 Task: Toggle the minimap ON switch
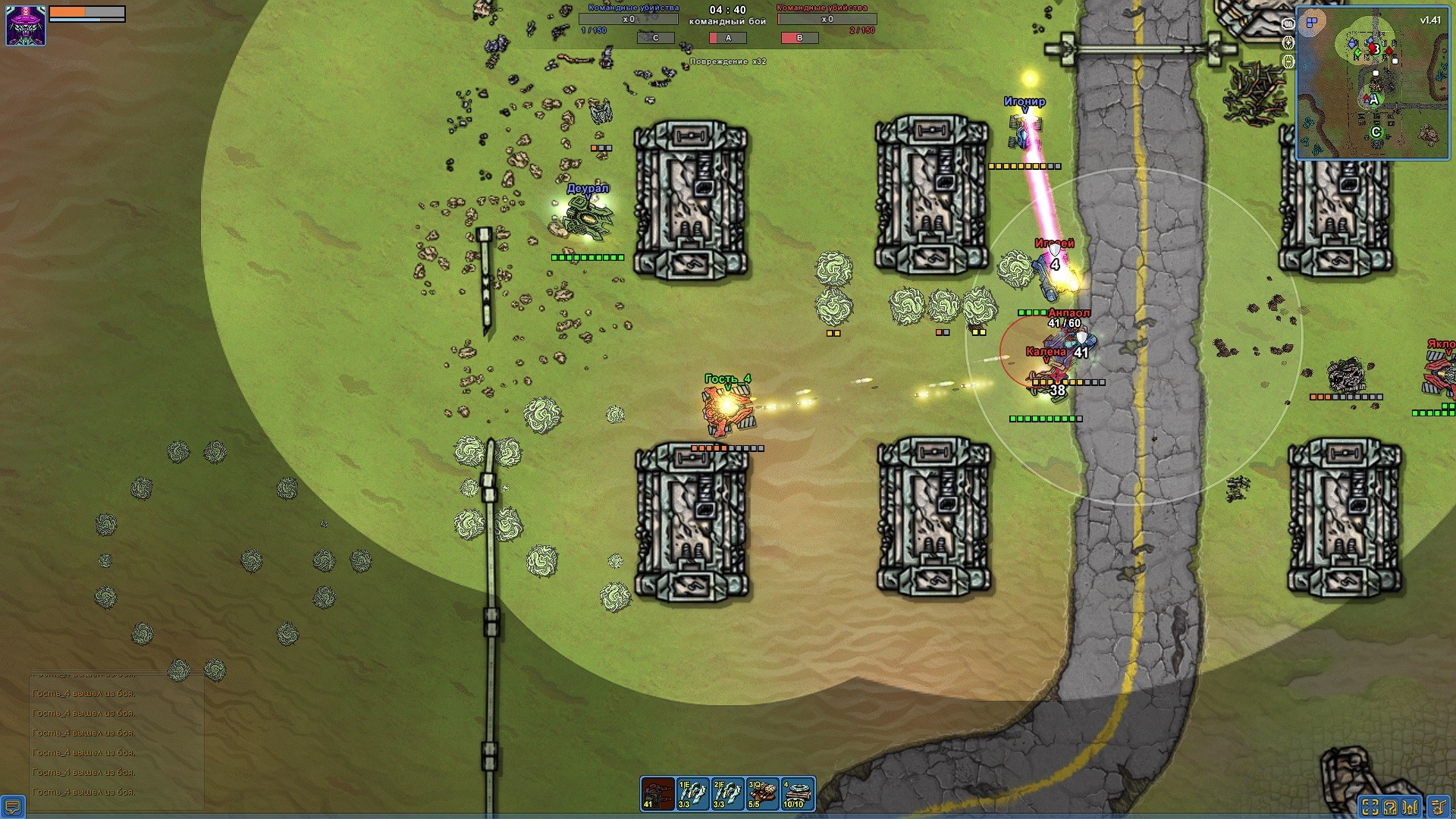point(1288,24)
